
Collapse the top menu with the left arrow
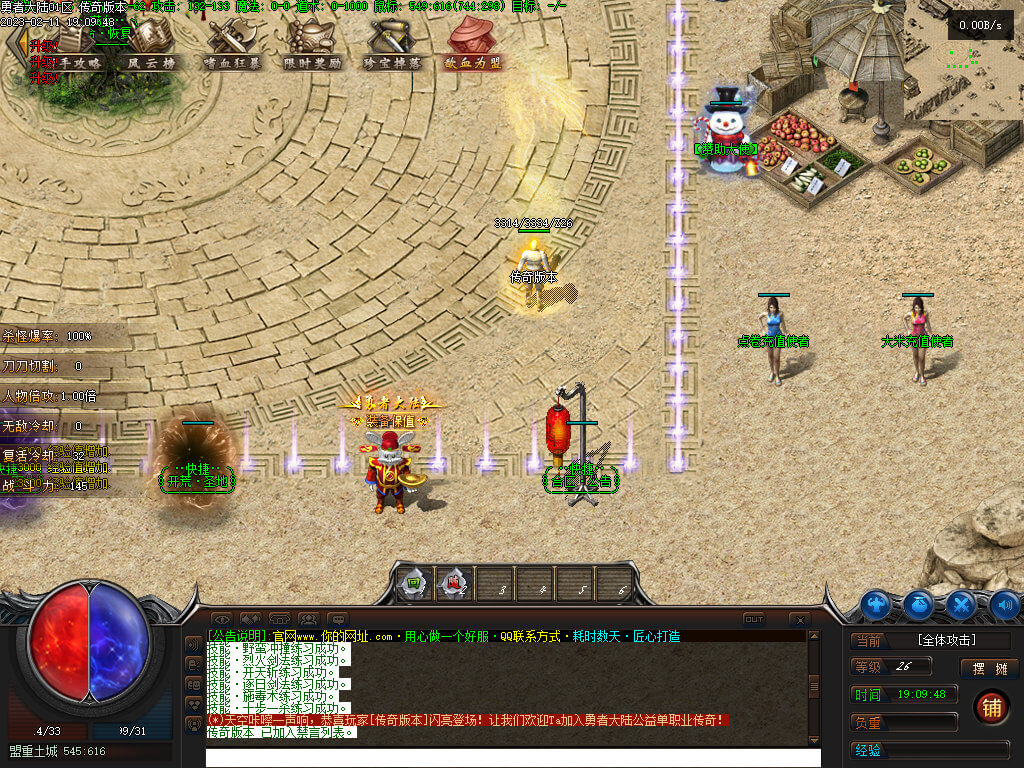tap(14, 45)
